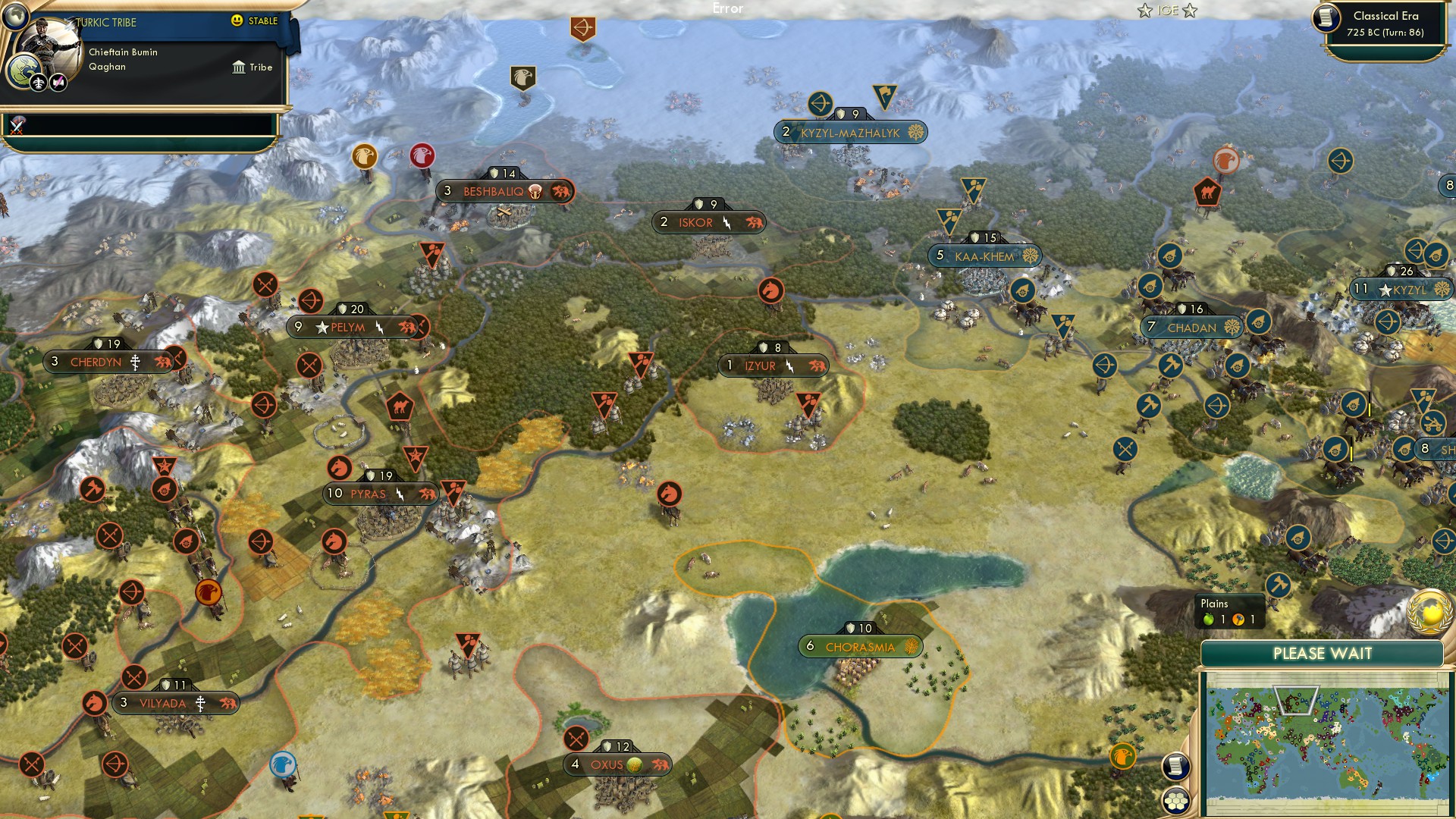1456x819 pixels.
Task: Select the Turkic civilization emblem icon
Action: click(23, 72)
